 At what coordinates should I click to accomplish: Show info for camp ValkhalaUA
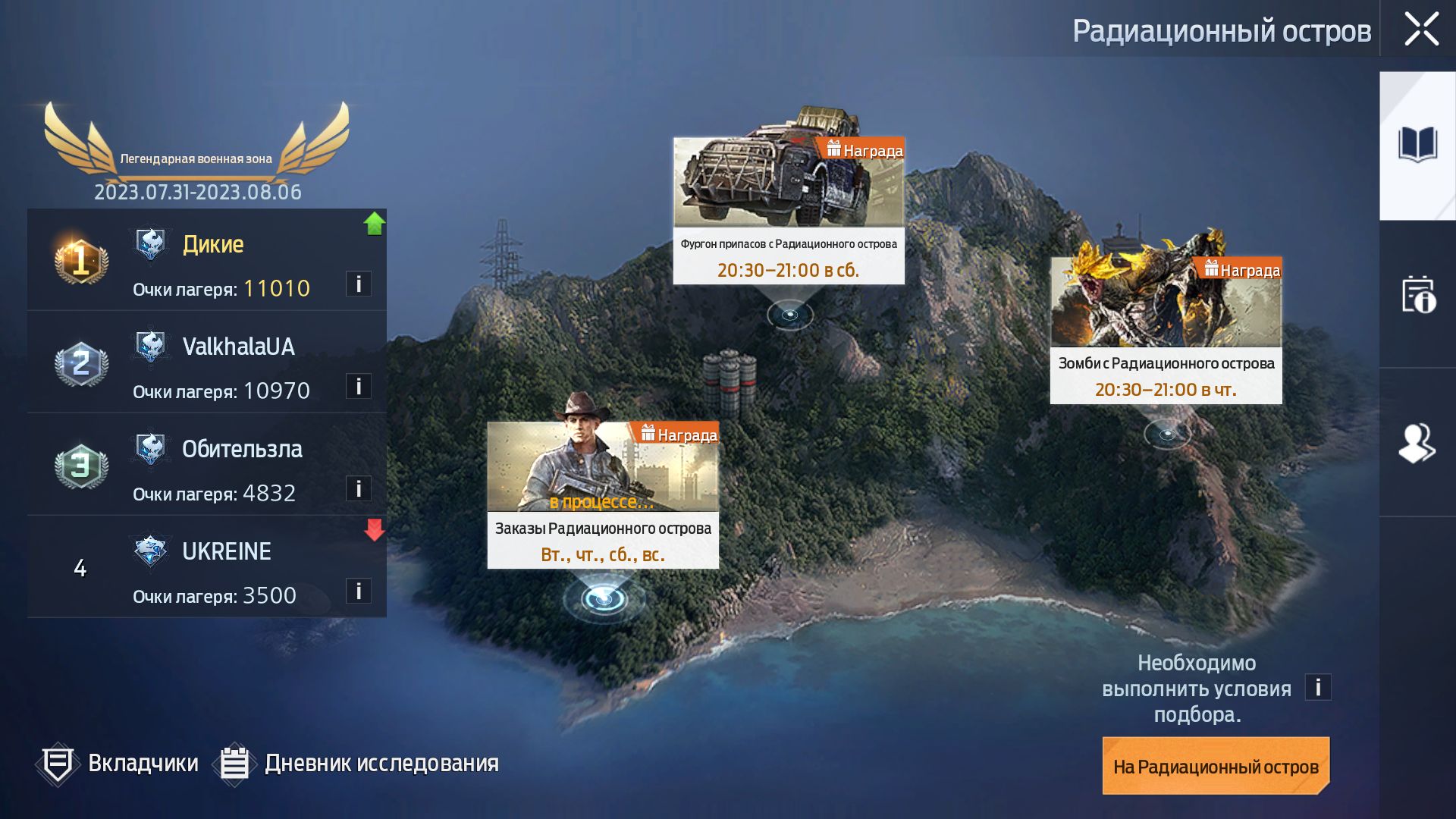click(358, 386)
